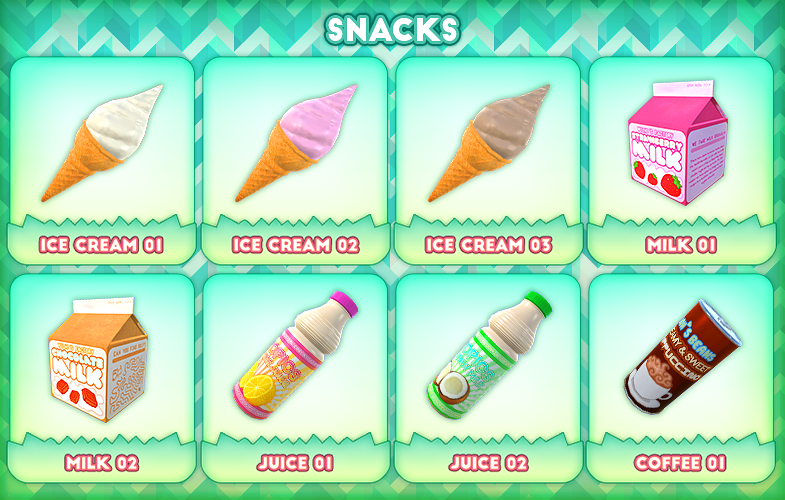Choose the Coffee 01 can tile
The width and height of the screenshot is (785, 500).
pyautogui.click(x=680, y=360)
